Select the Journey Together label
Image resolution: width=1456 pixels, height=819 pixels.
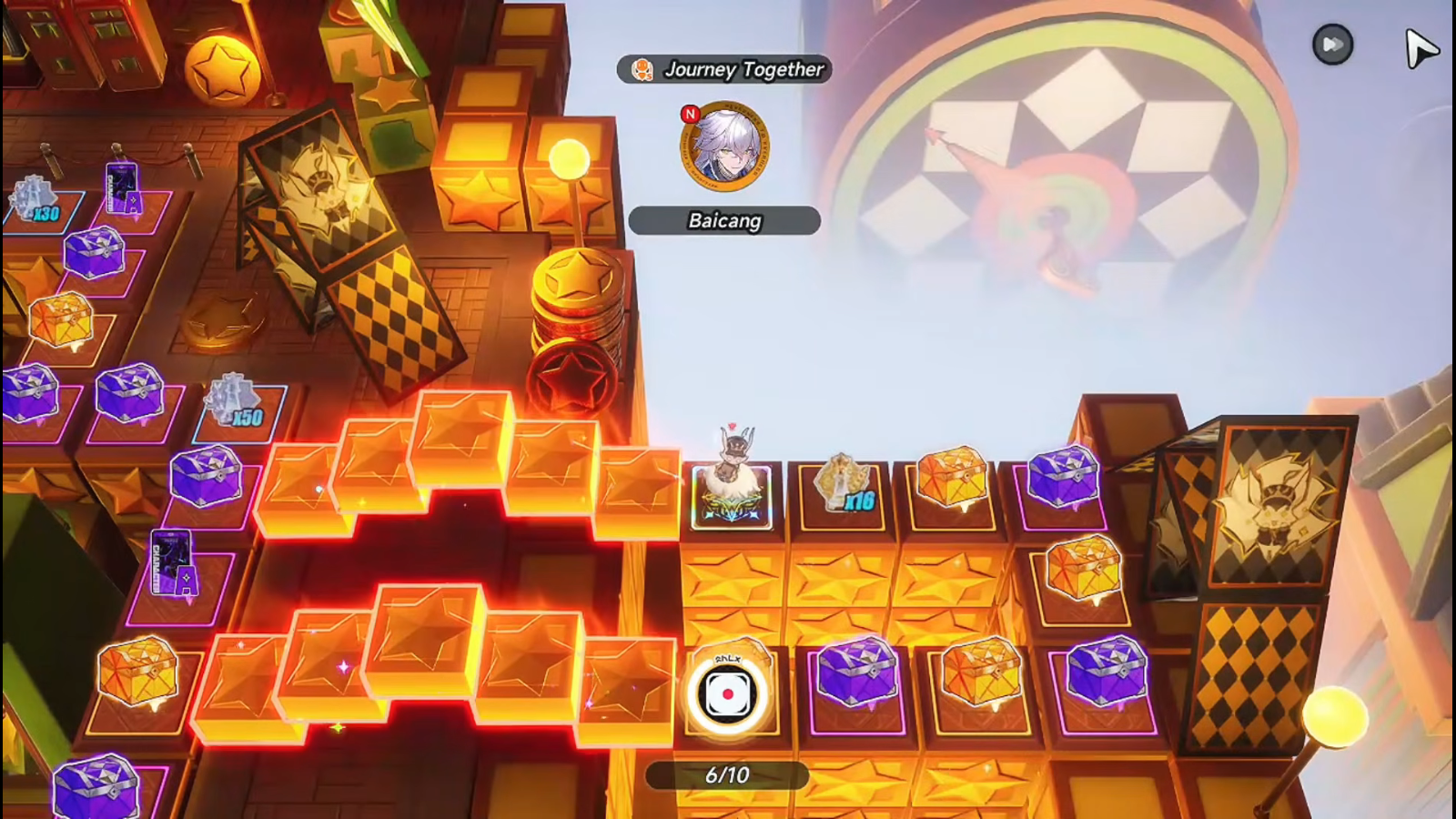pyautogui.click(x=724, y=69)
